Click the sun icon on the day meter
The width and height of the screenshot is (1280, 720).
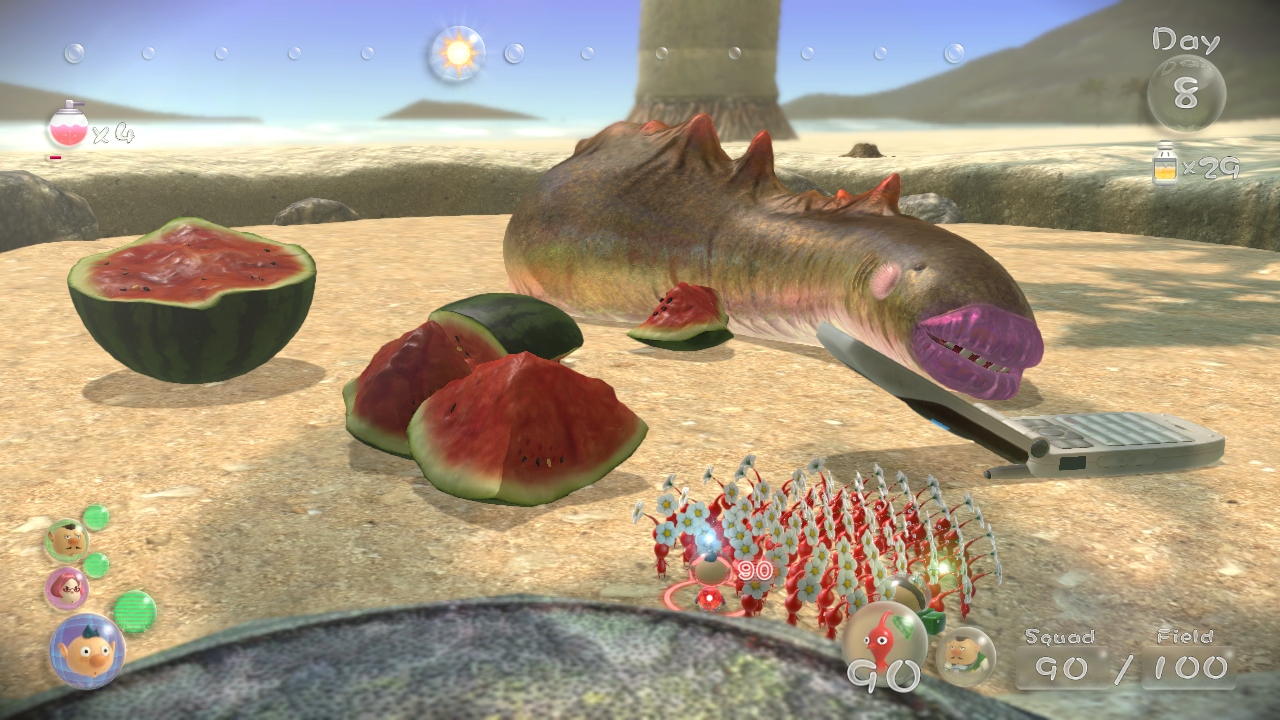[457, 54]
